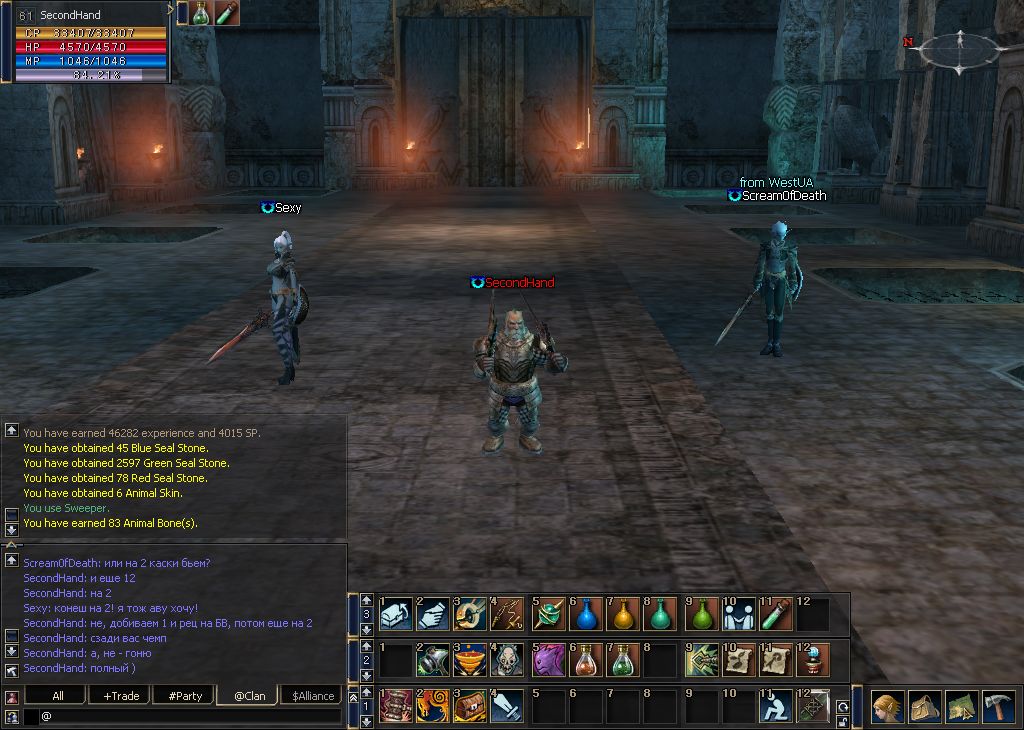Click the hammer icon menu button

pos(999,706)
